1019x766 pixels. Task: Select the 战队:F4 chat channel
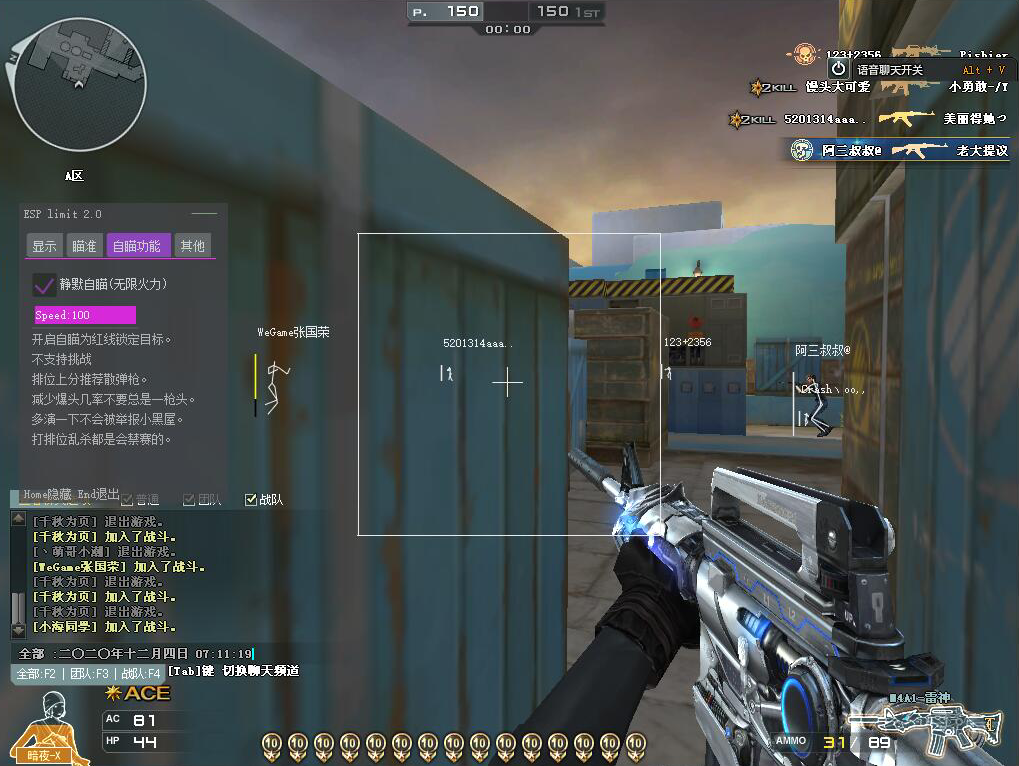139,673
